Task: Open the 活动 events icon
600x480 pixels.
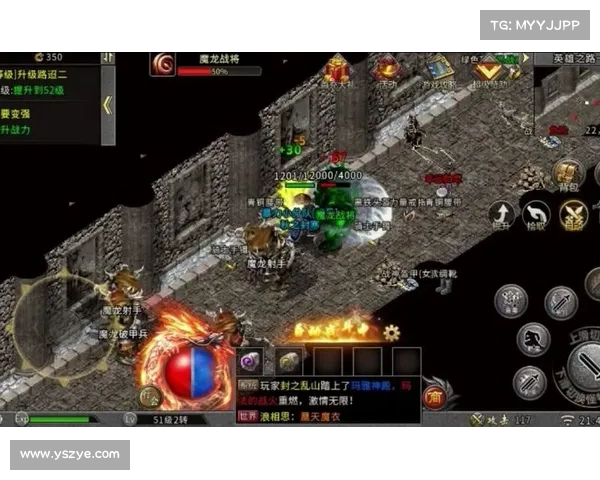Action: point(386,69)
